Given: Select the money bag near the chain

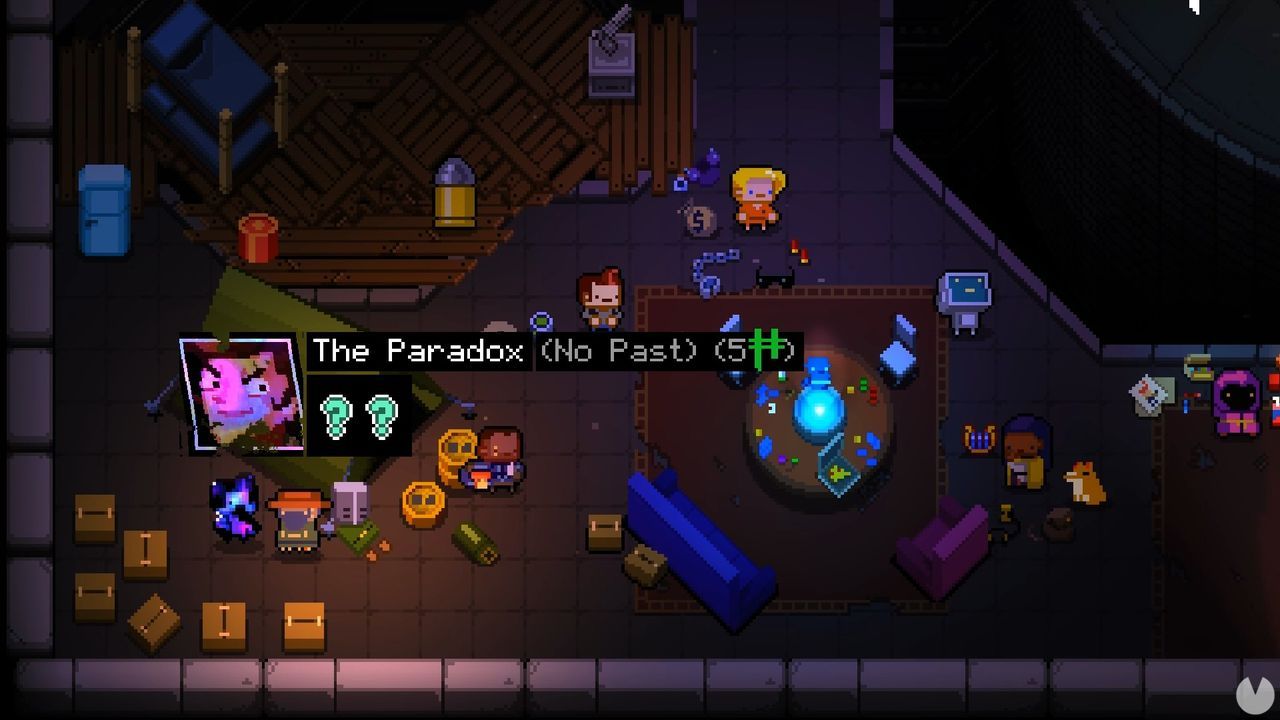Looking at the screenshot, I should pyautogui.click(x=700, y=220).
